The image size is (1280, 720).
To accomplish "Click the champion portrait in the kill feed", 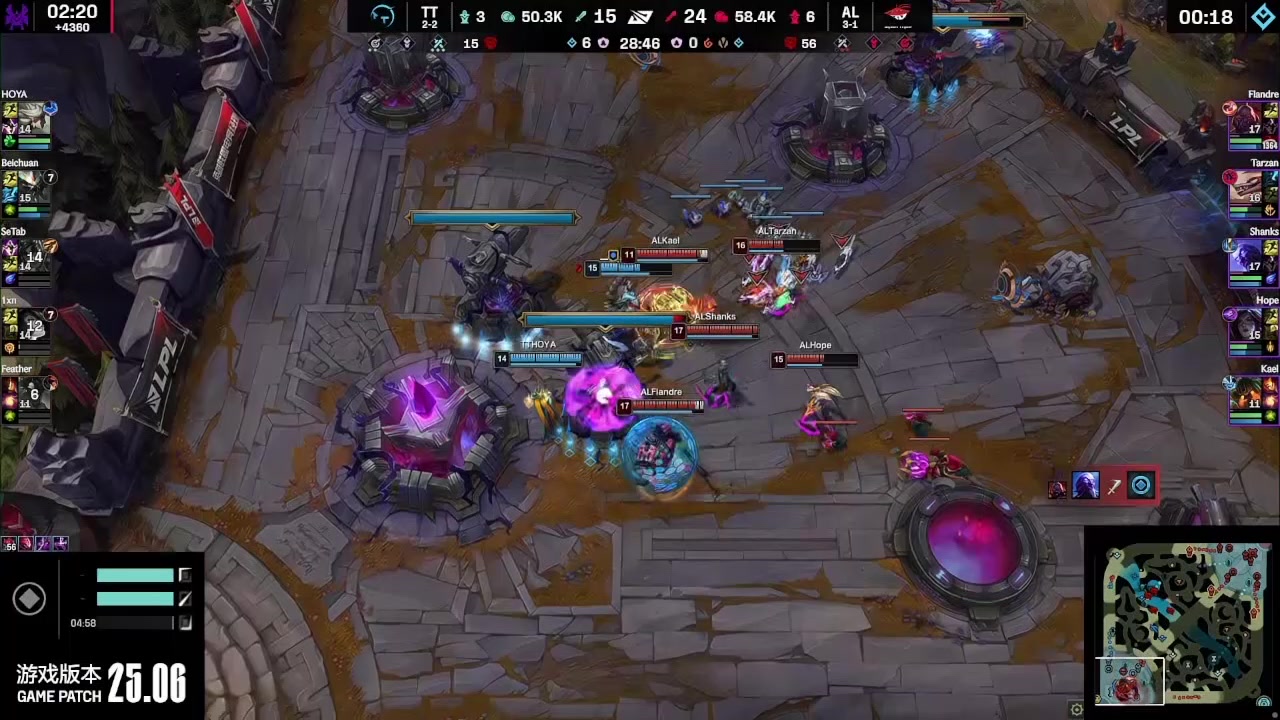I will [1085, 486].
